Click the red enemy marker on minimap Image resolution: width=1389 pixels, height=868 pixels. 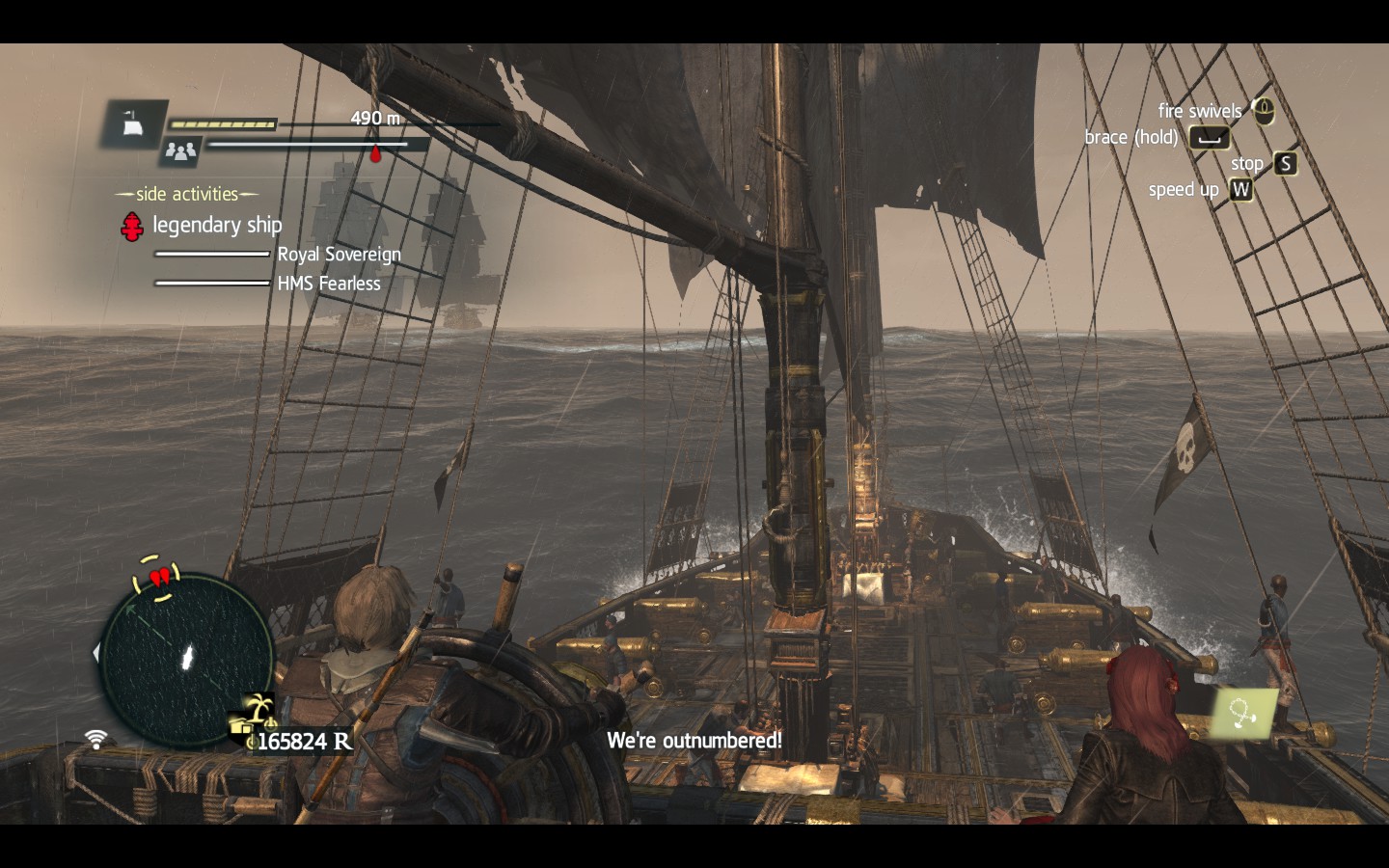coord(160,578)
